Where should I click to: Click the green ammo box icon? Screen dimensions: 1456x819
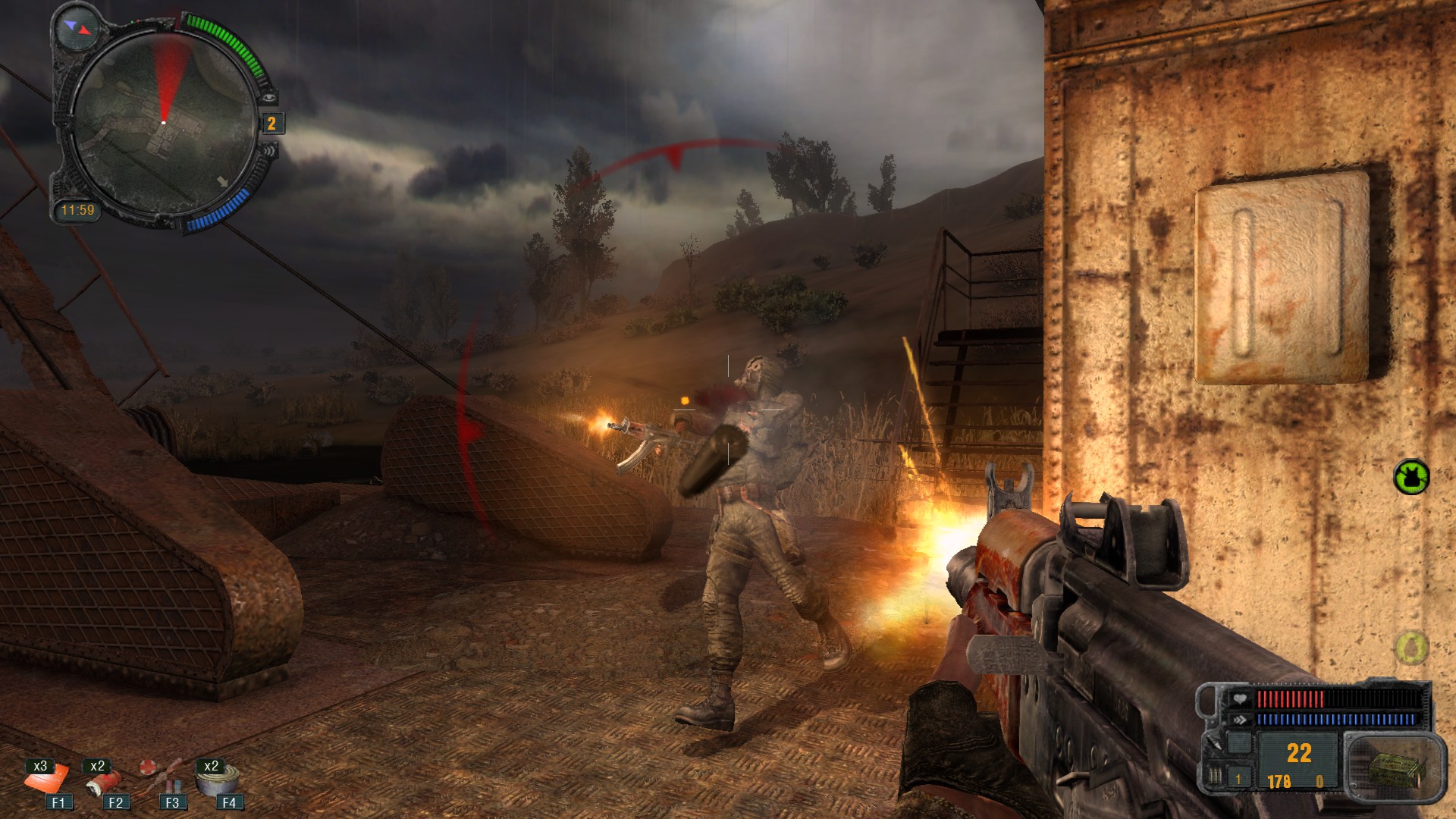(x=1392, y=767)
